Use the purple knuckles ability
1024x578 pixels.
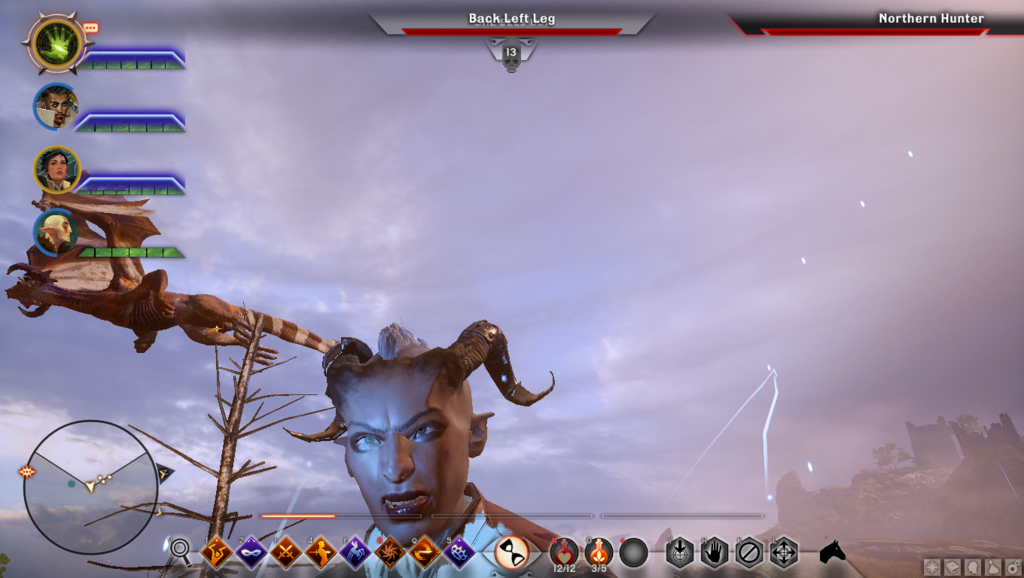pyautogui.click(x=459, y=551)
